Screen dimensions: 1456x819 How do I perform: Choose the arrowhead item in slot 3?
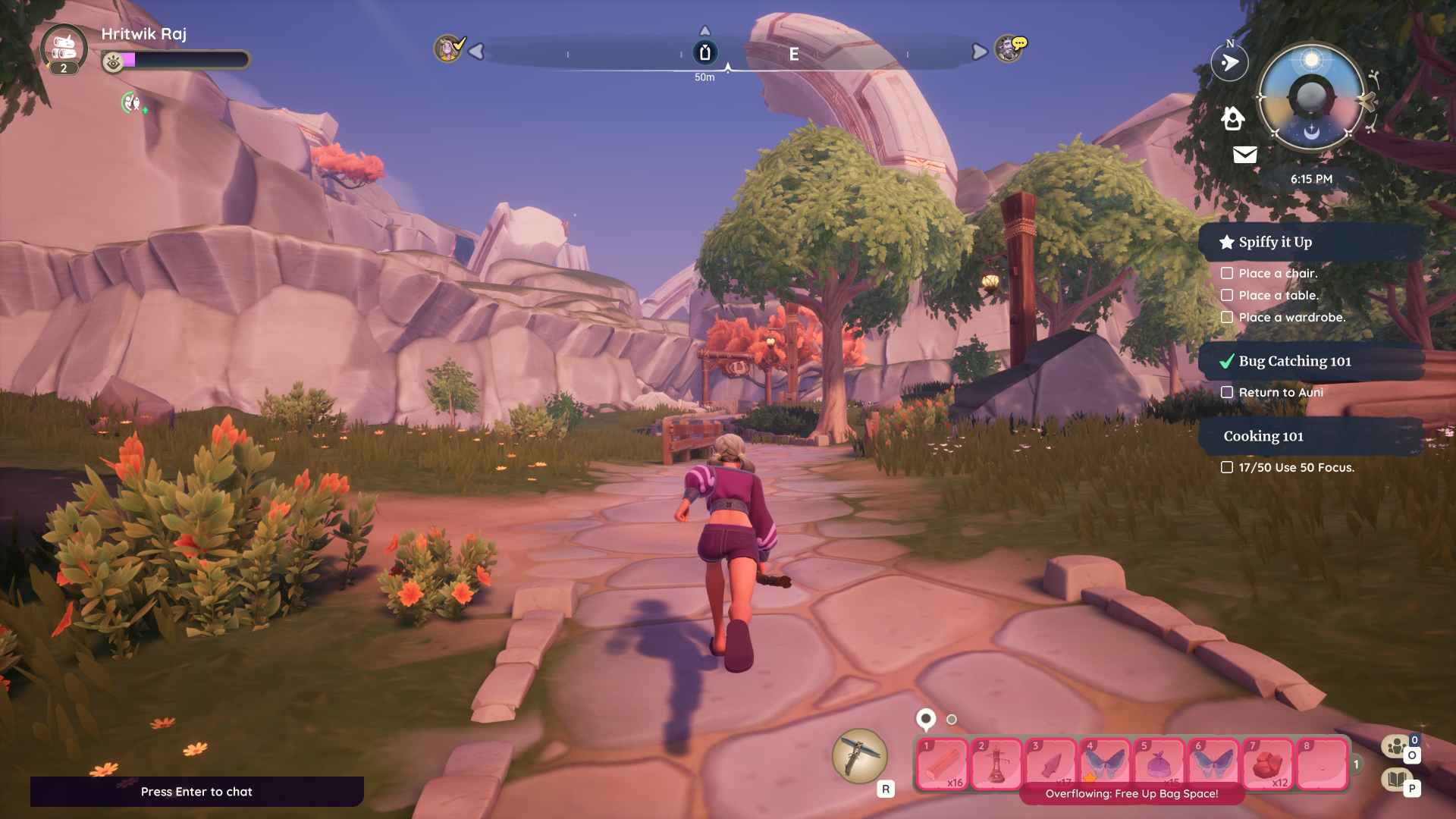click(1051, 764)
